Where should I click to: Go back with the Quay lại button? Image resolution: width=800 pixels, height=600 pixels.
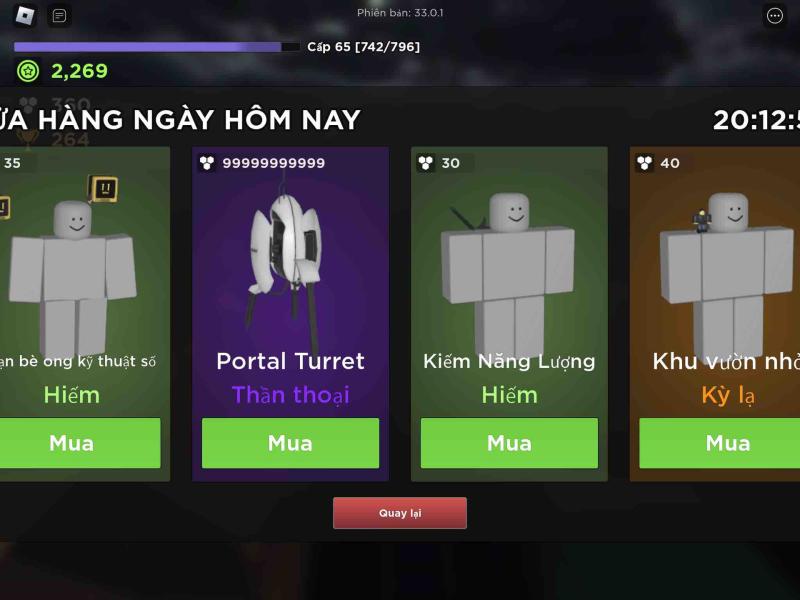[400, 513]
